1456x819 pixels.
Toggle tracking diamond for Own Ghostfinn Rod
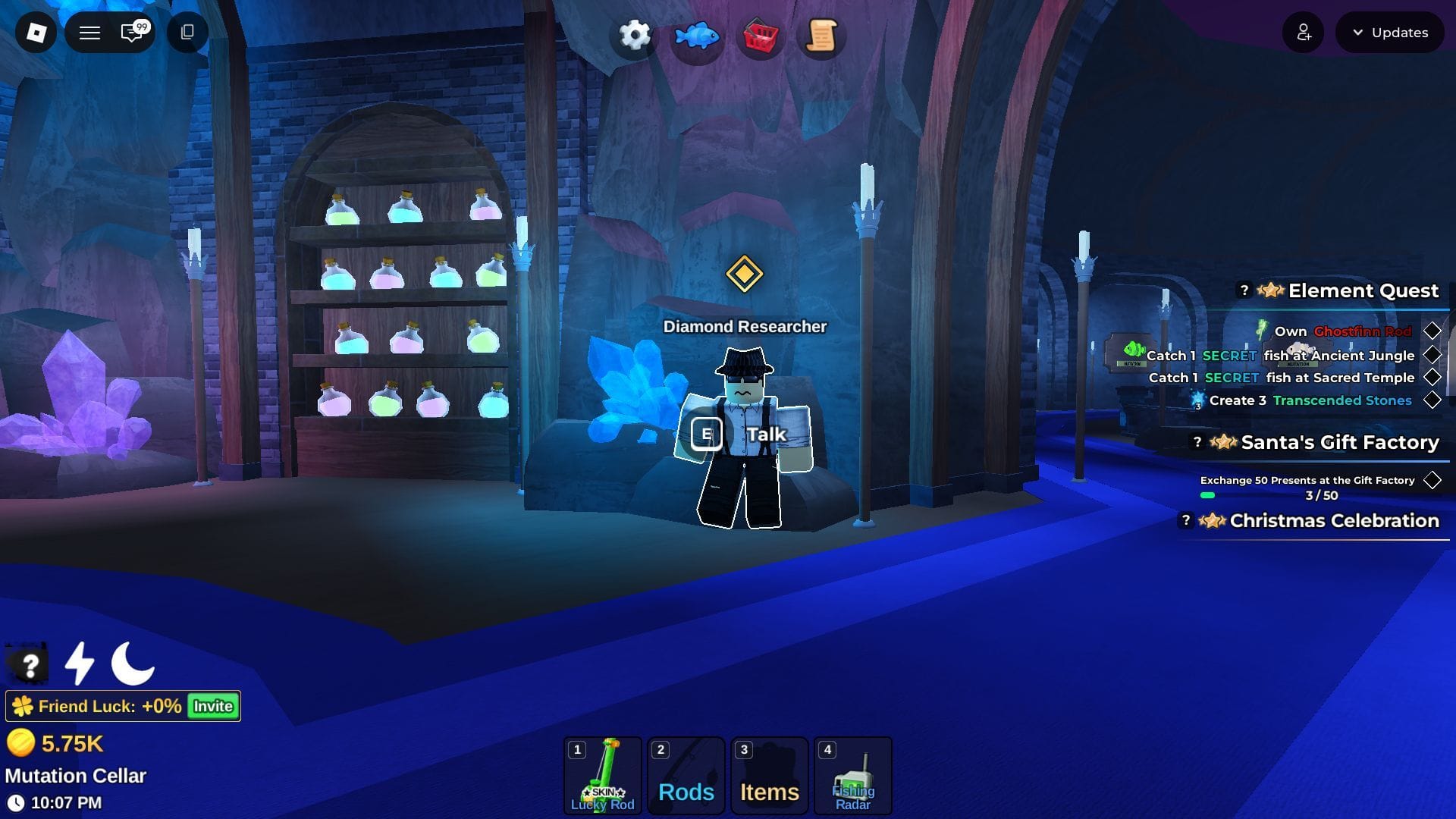1432,331
